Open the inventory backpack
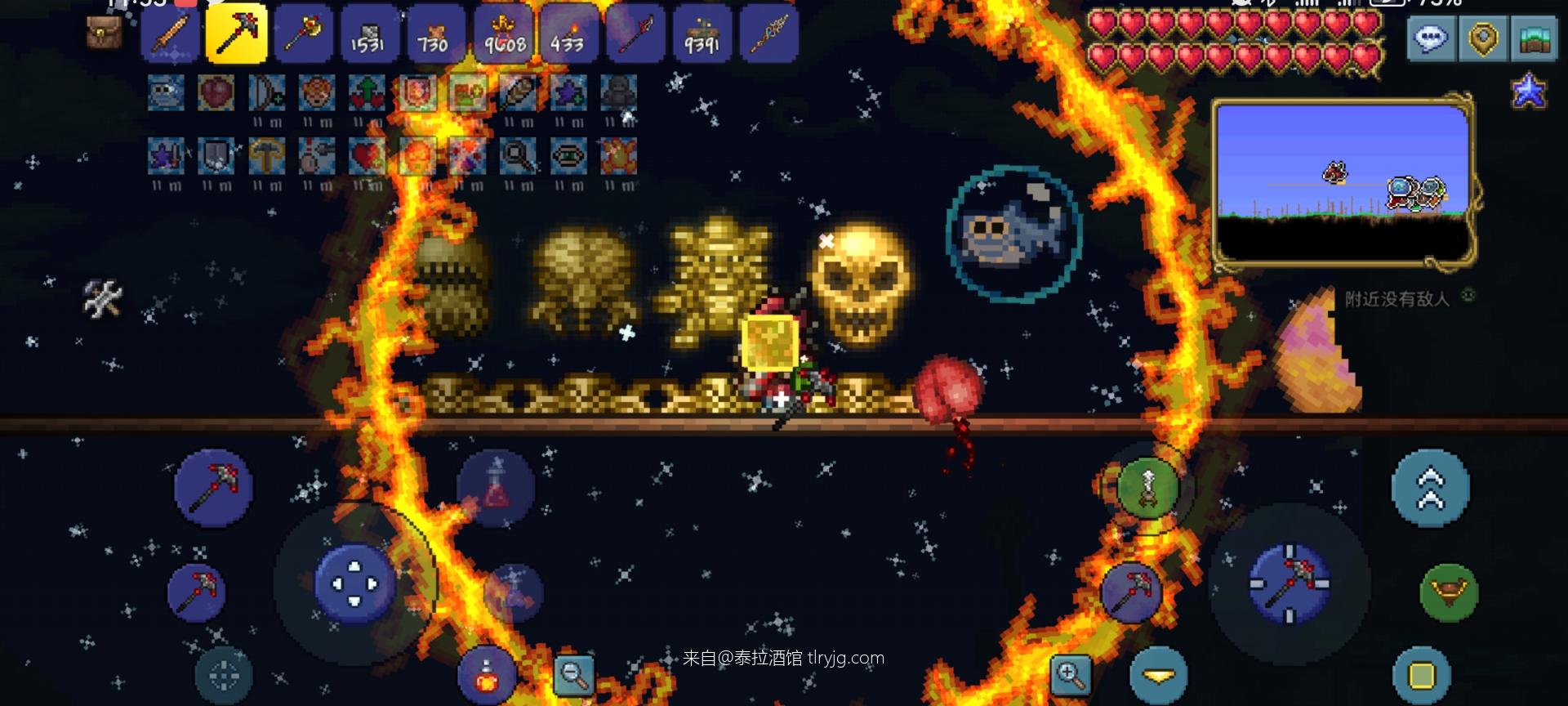 click(104, 33)
